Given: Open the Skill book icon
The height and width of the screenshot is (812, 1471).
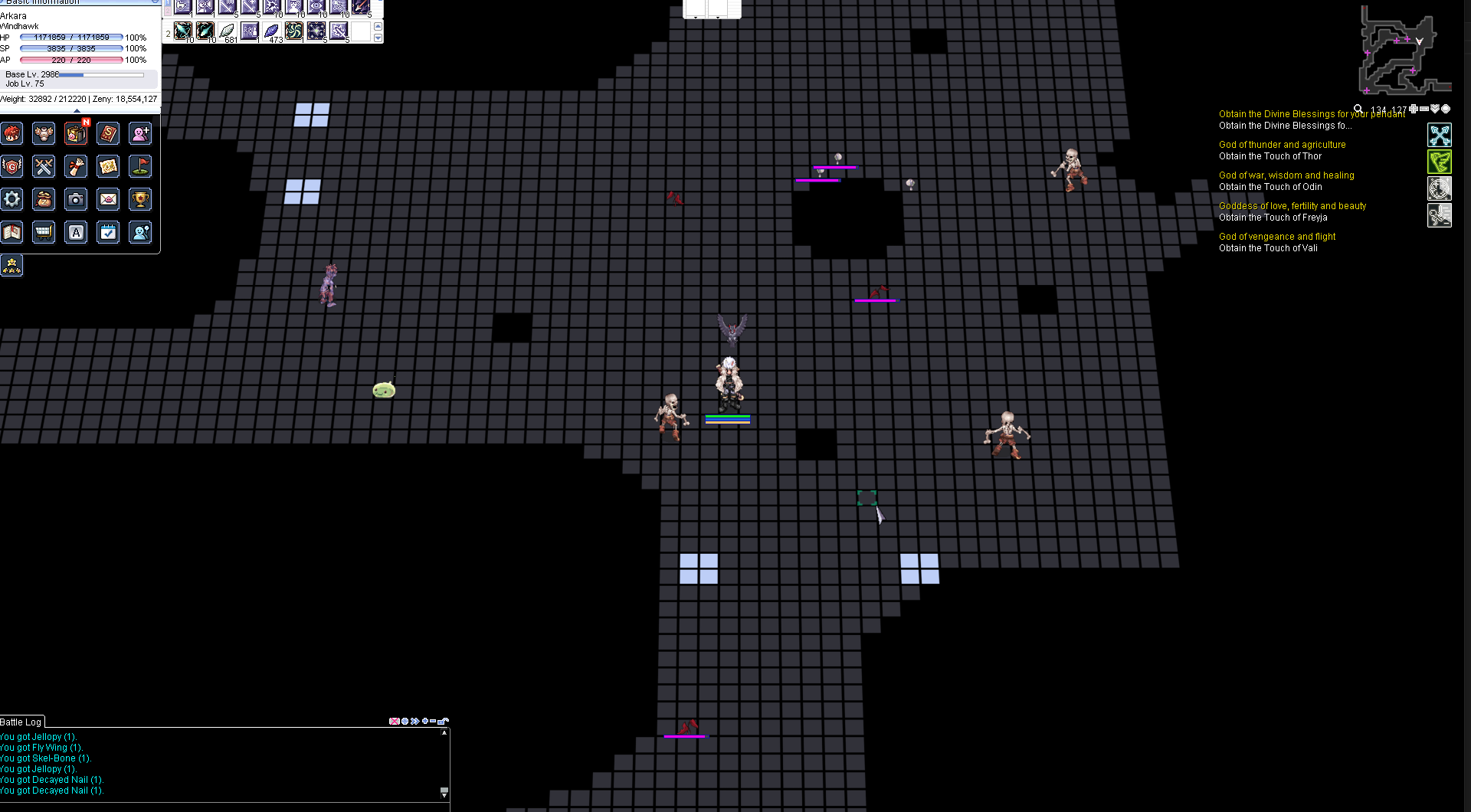Looking at the screenshot, I should pos(108,133).
